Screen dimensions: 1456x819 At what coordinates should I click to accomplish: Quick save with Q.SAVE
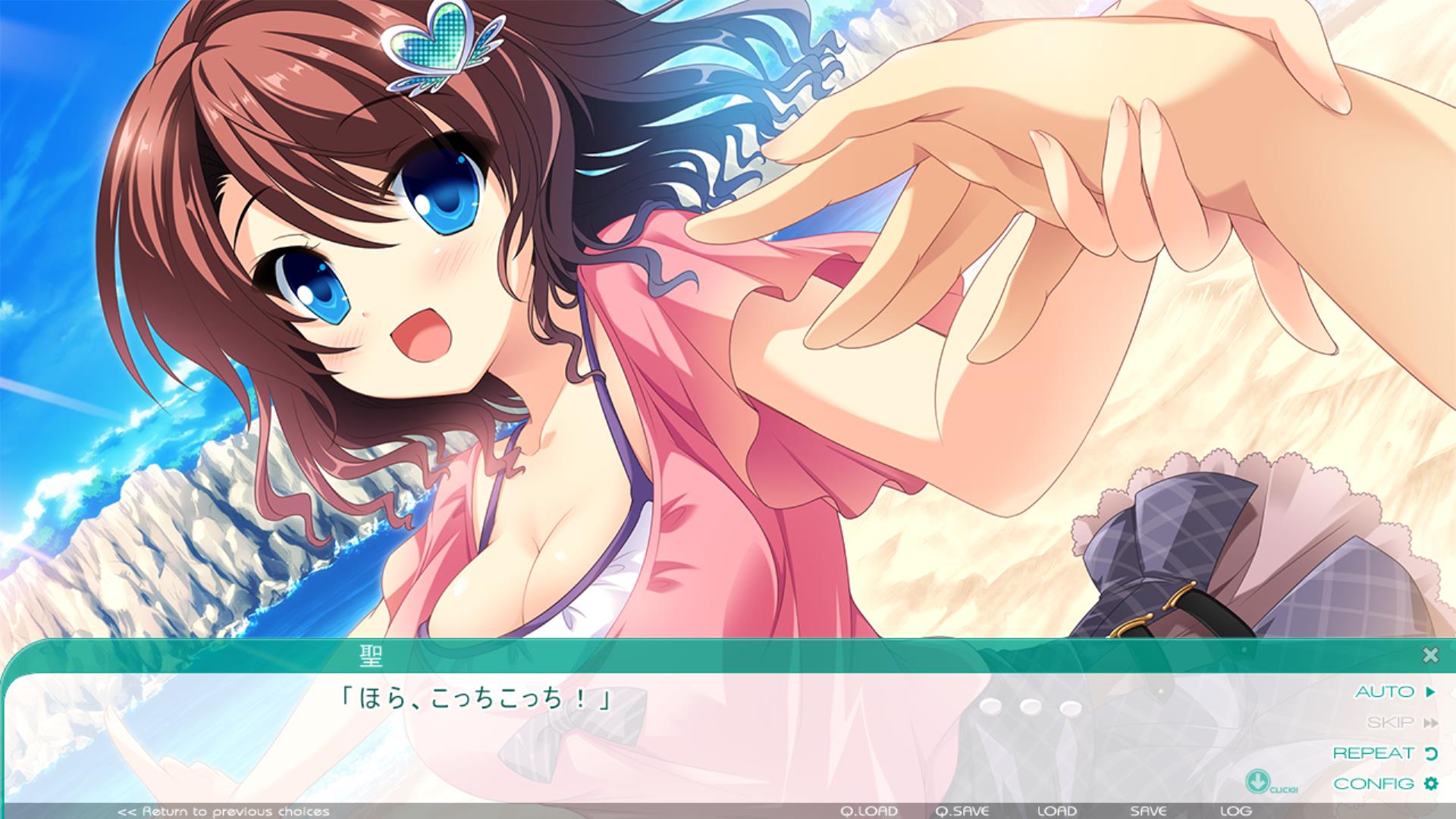[x=962, y=811]
